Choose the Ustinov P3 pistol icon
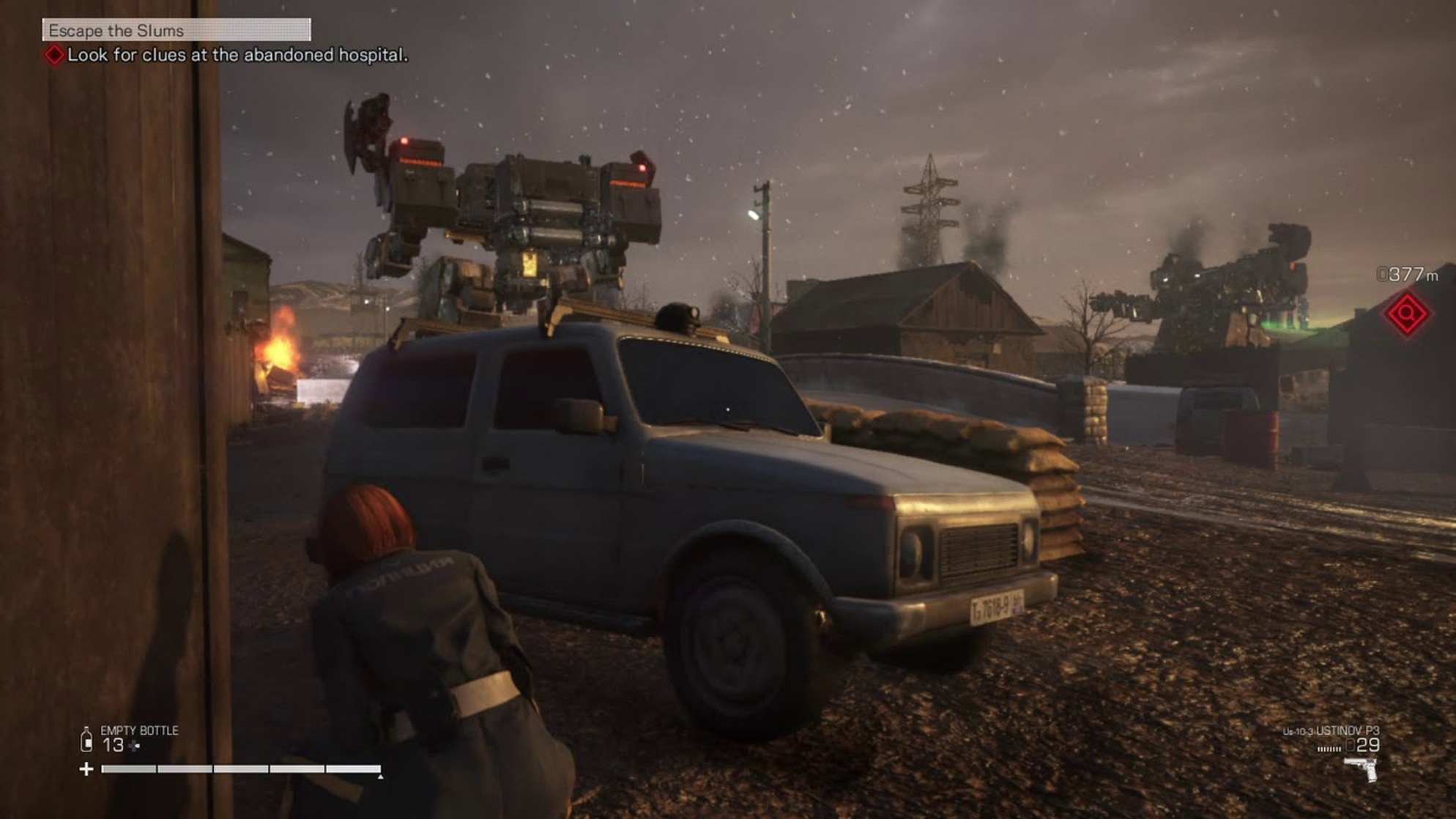 1361,769
